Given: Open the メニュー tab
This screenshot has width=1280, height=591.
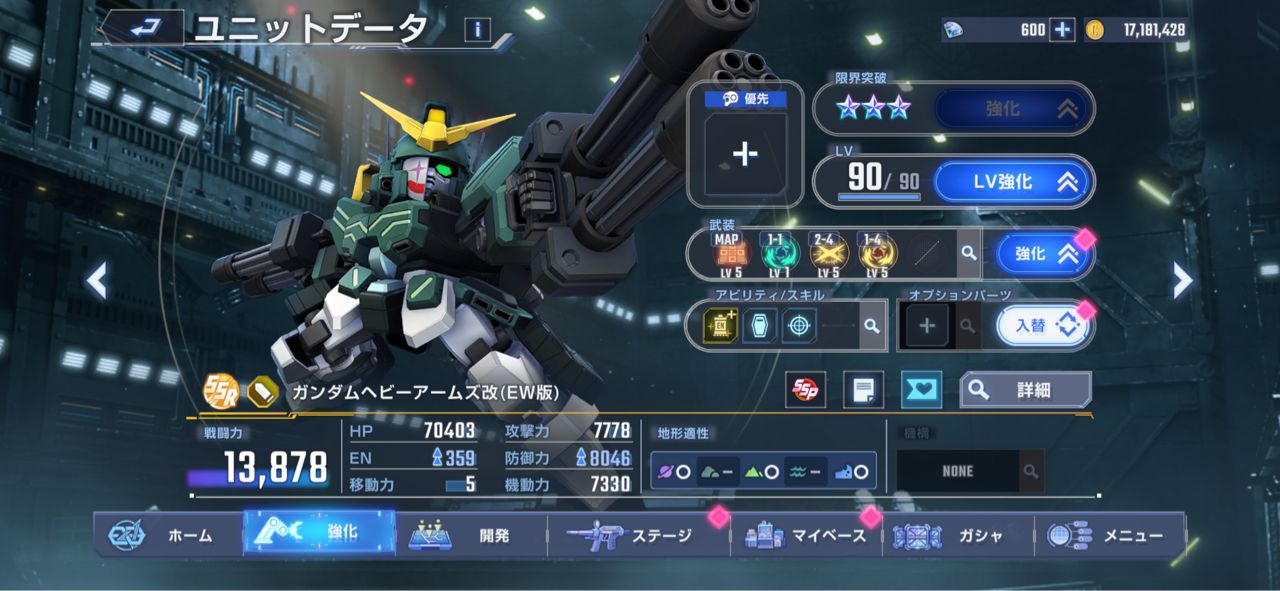Looking at the screenshot, I should click(1110, 535).
